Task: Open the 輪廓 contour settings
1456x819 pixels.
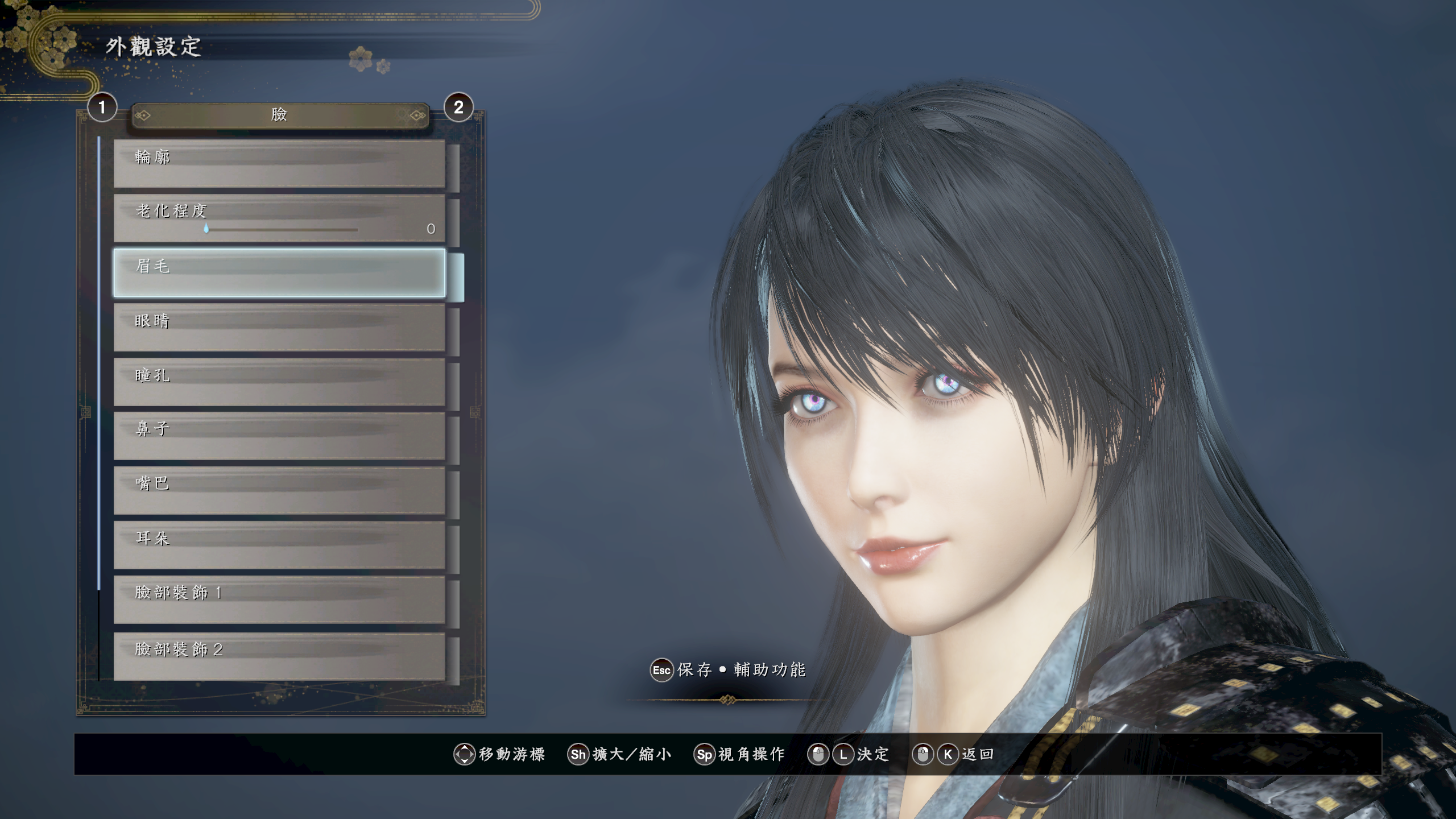Action: 279,164
